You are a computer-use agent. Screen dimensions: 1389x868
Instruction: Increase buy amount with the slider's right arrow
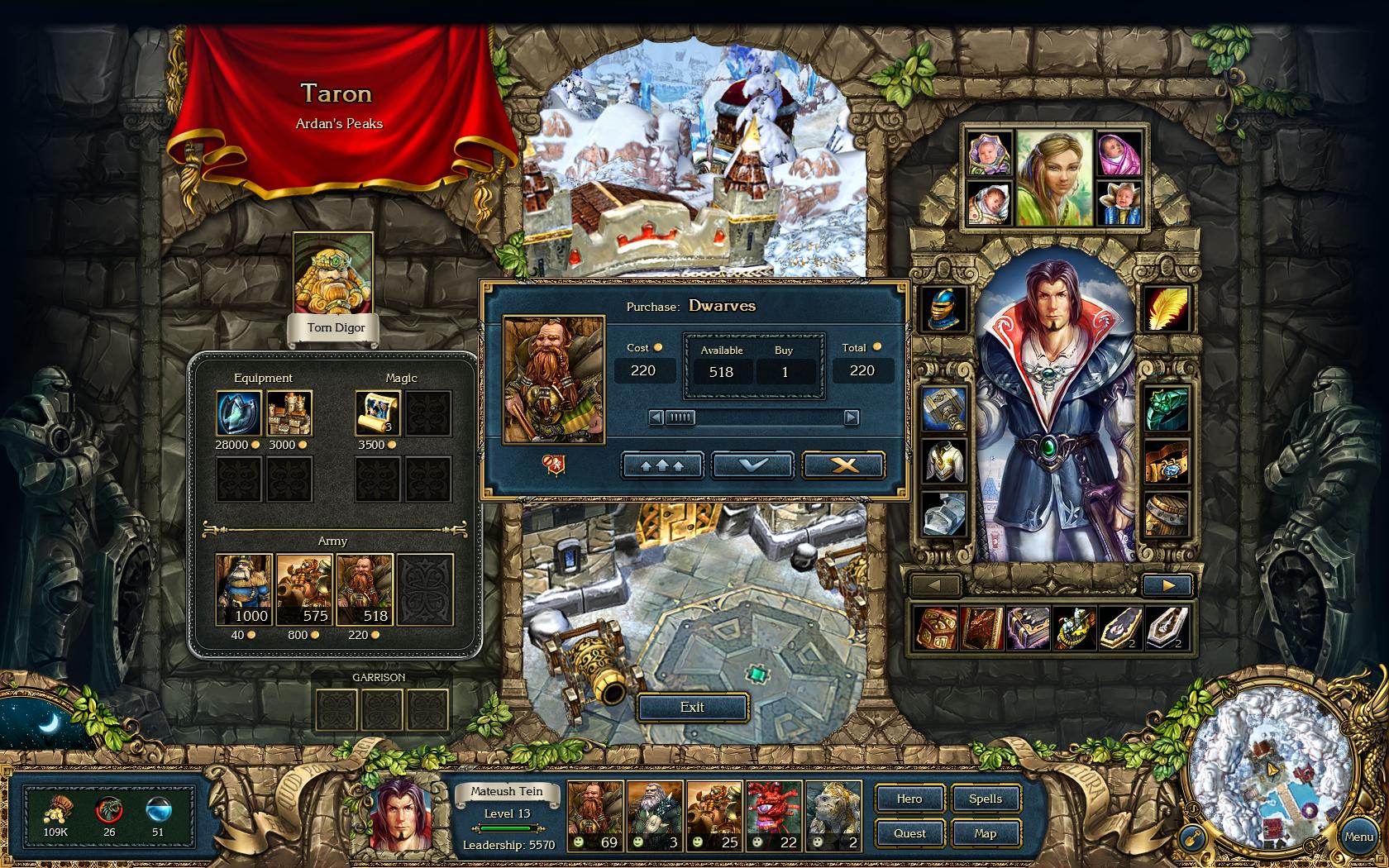click(851, 417)
